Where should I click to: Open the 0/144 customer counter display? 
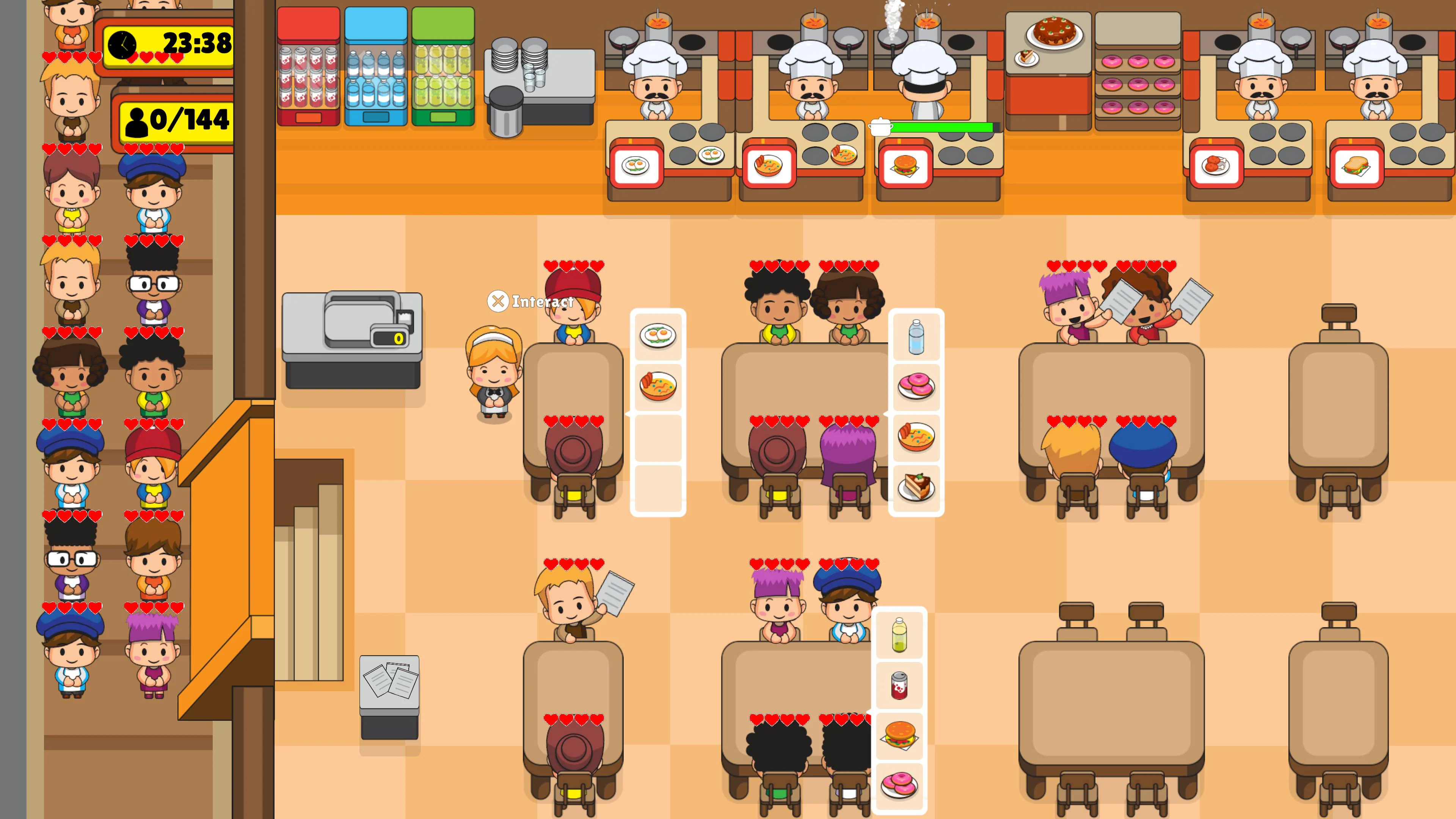(176, 121)
